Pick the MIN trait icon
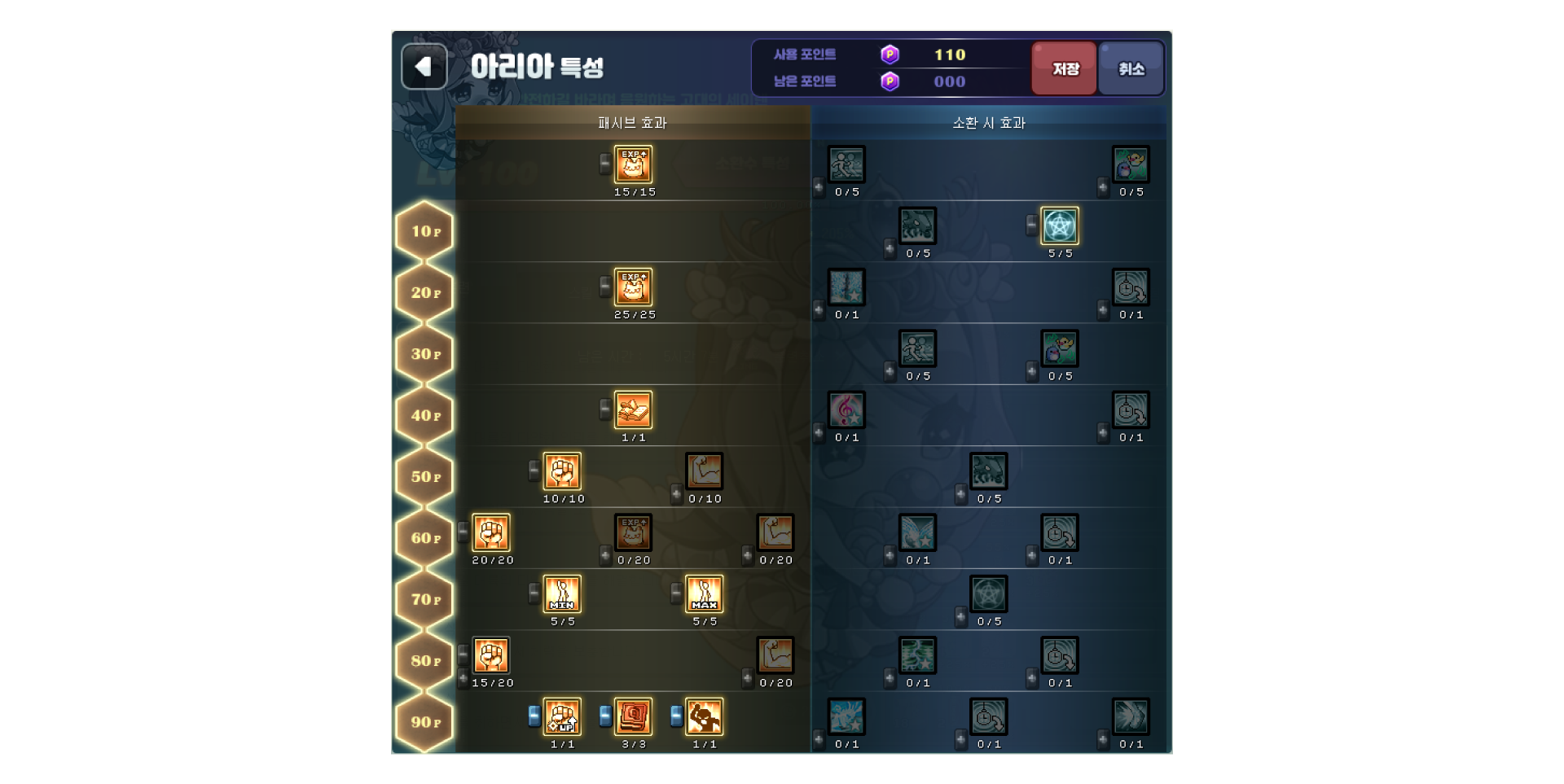Viewport: 1564px width, 784px height. click(x=562, y=594)
